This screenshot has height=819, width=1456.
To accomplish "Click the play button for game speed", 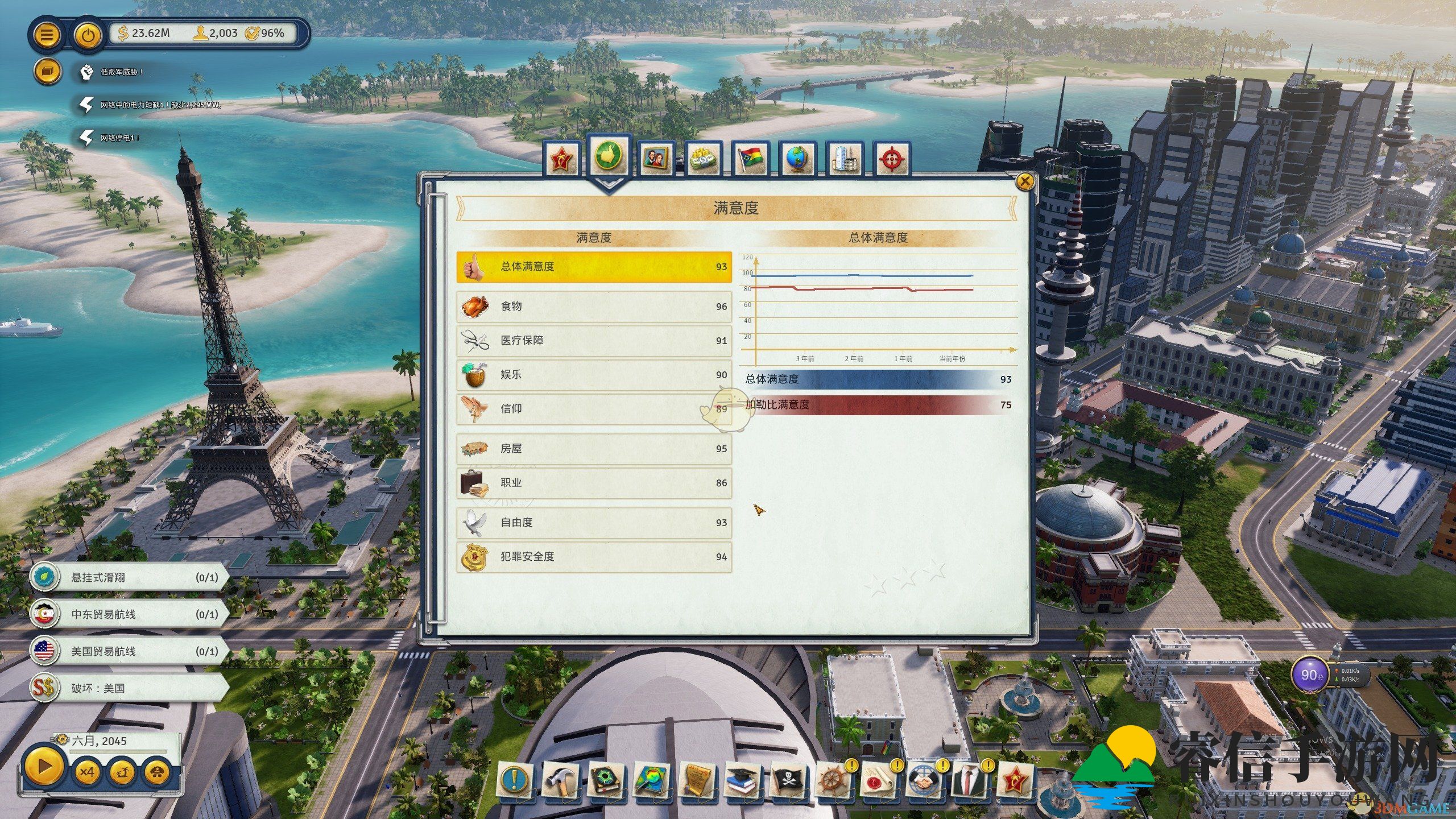I will pyautogui.click(x=44, y=767).
